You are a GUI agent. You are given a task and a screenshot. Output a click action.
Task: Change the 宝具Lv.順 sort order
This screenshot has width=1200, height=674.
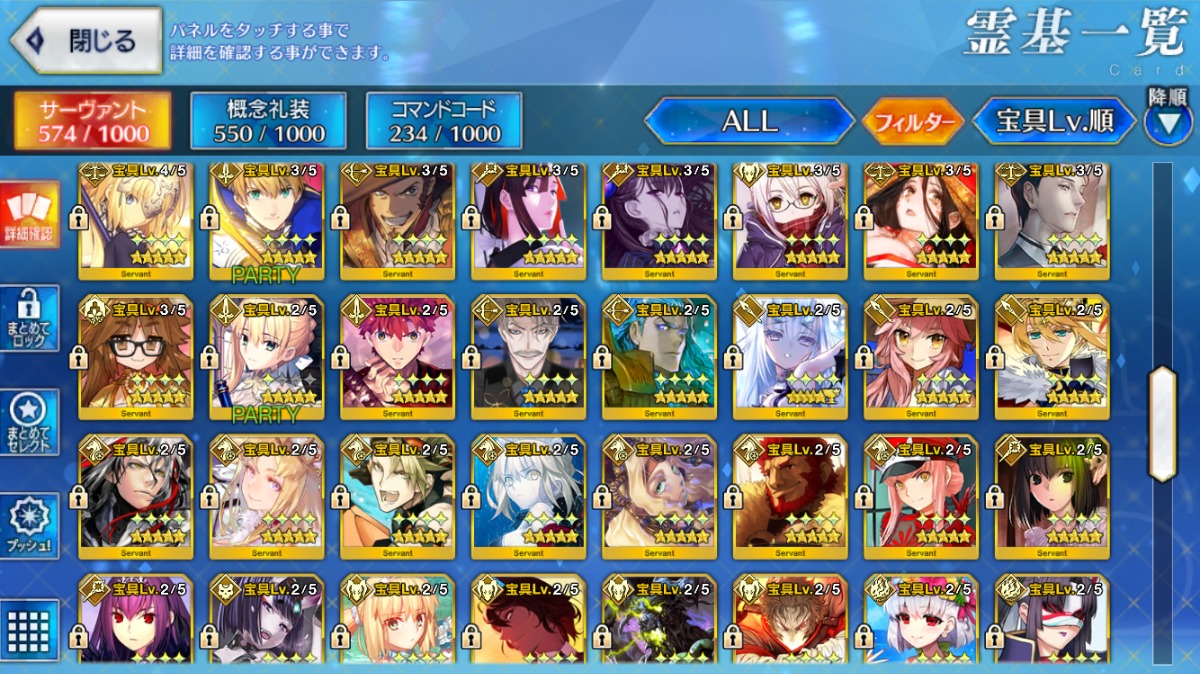point(1055,121)
